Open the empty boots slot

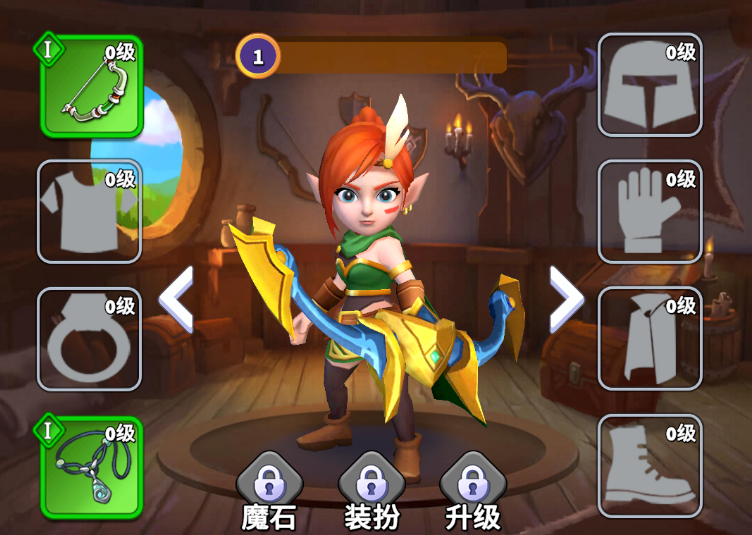pyautogui.click(x=649, y=466)
